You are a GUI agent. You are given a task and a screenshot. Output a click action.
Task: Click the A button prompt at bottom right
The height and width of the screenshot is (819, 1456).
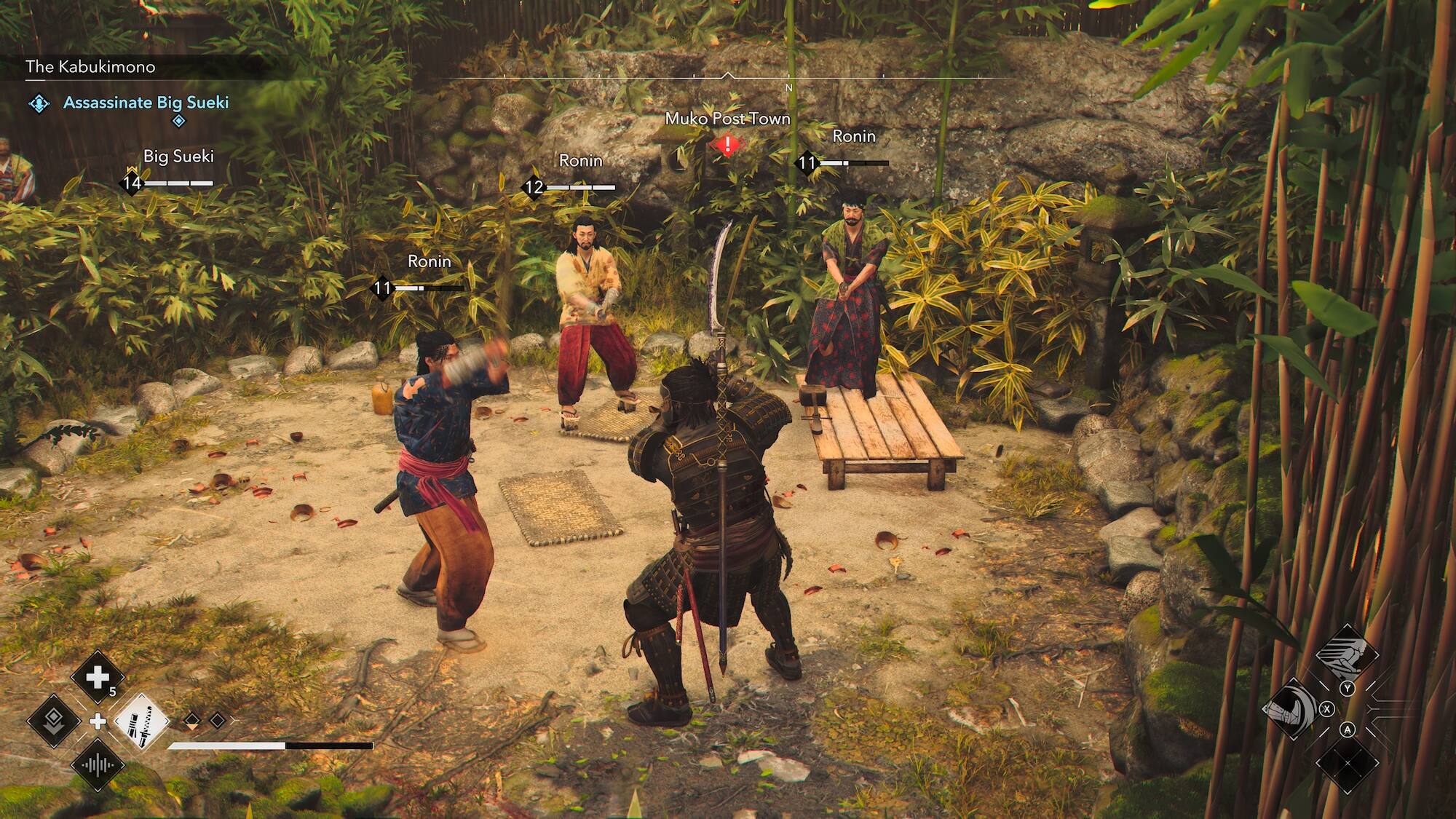tap(1348, 730)
